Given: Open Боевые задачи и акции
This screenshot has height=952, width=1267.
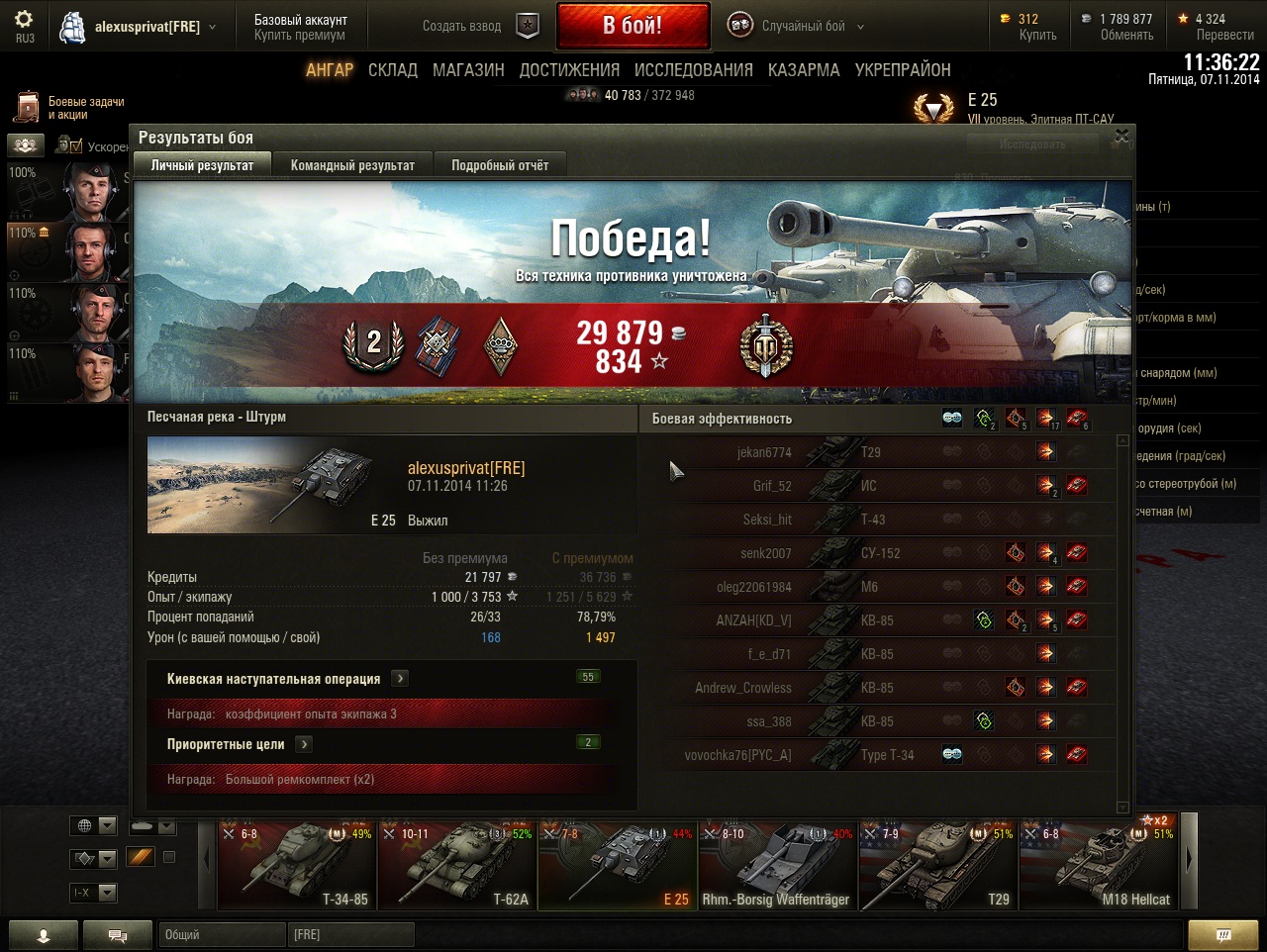Looking at the screenshot, I should 69,108.
